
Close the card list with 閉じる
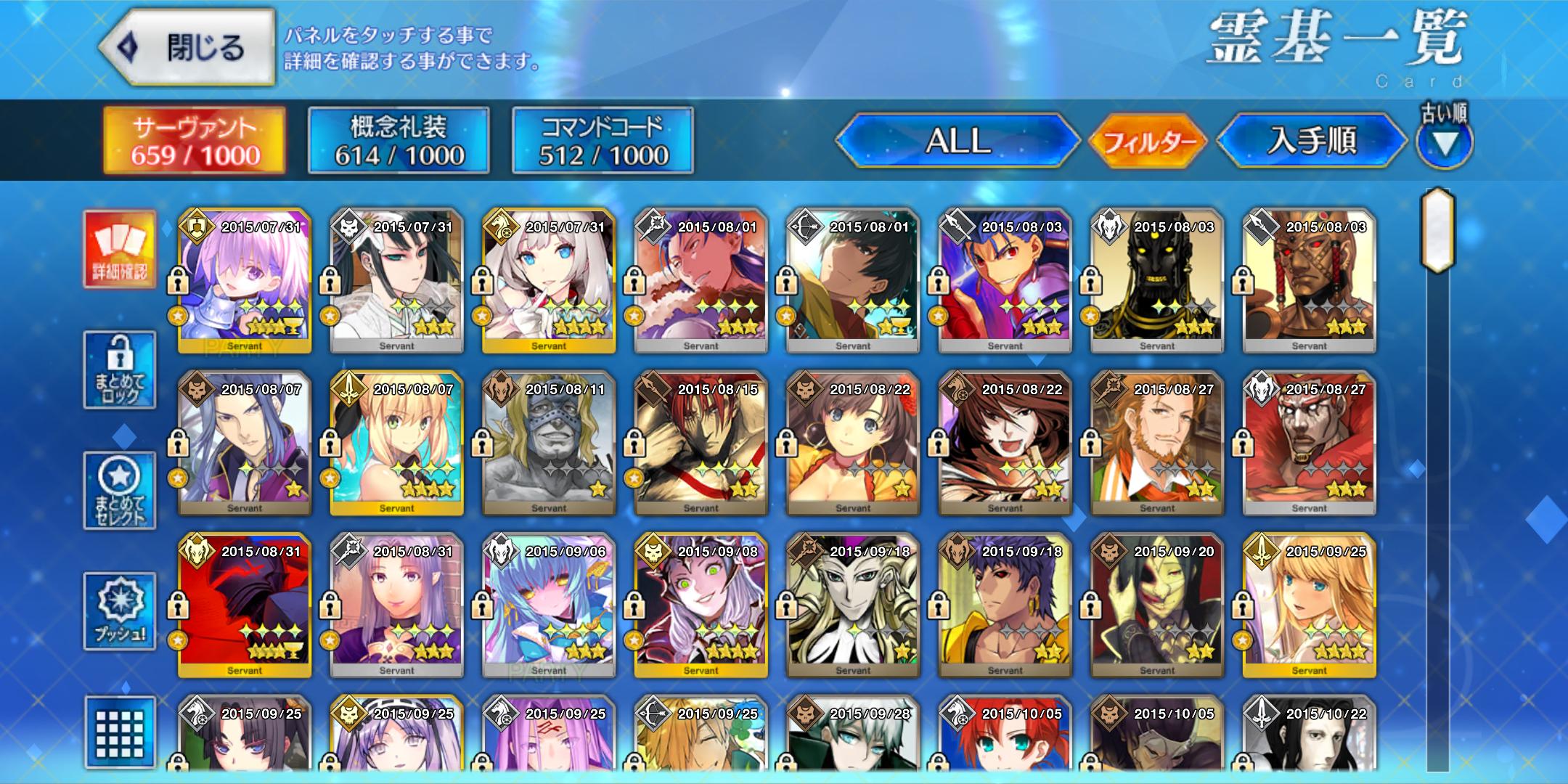pos(187,48)
